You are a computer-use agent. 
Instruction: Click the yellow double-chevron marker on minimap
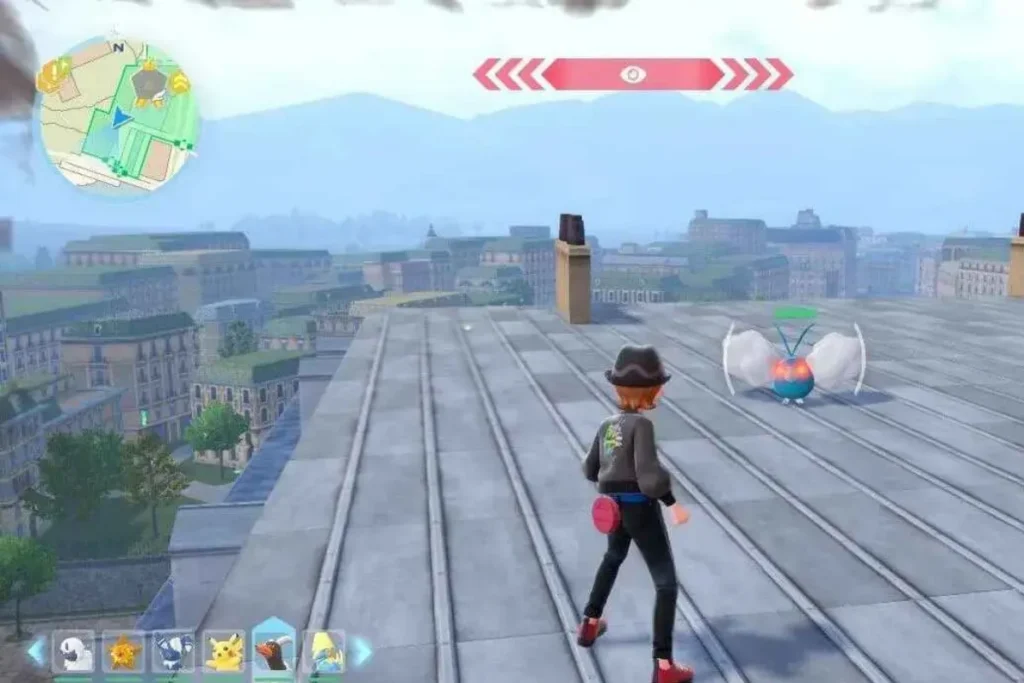[x=180, y=83]
